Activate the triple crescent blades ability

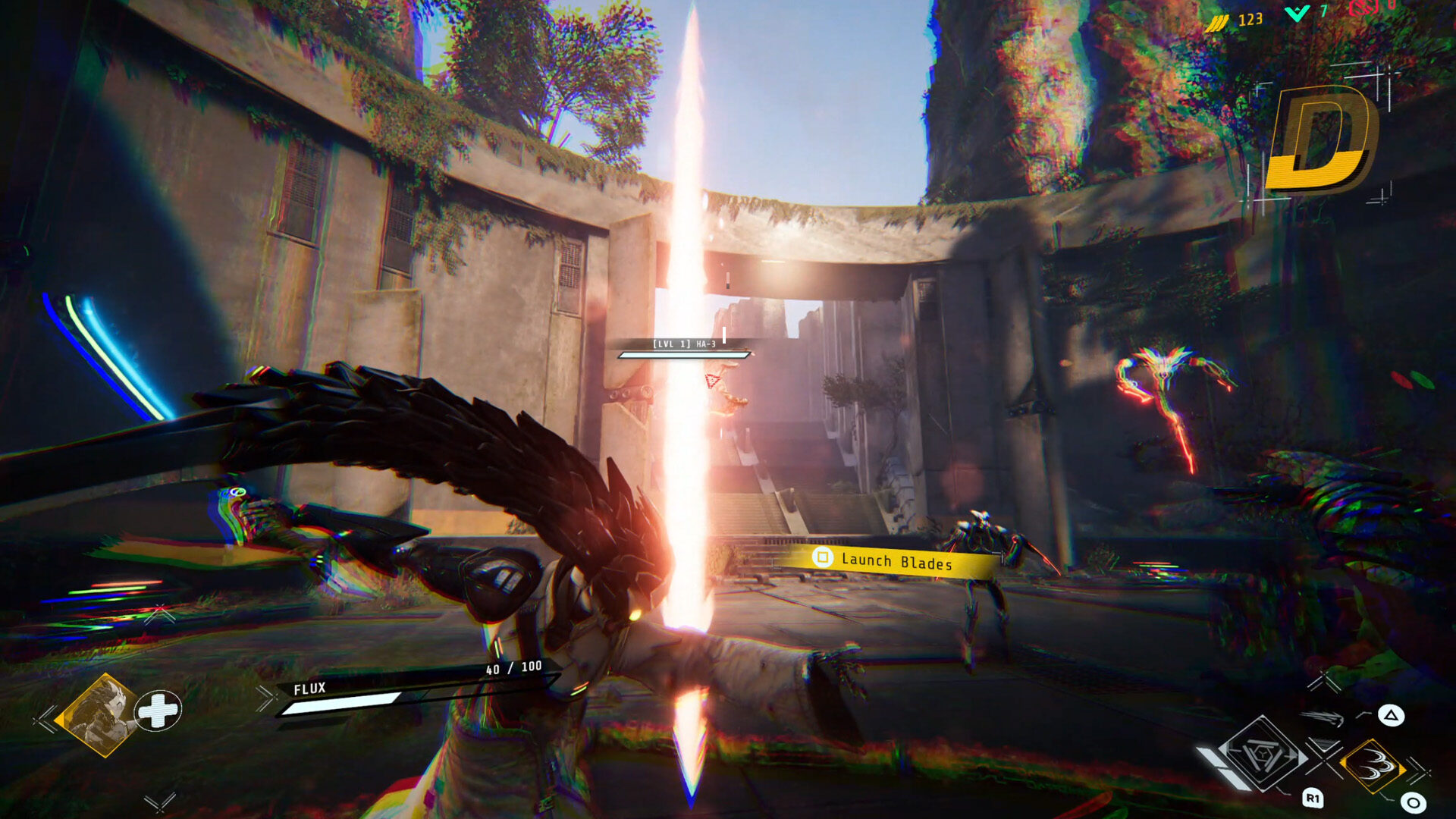pyautogui.click(x=1372, y=767)
